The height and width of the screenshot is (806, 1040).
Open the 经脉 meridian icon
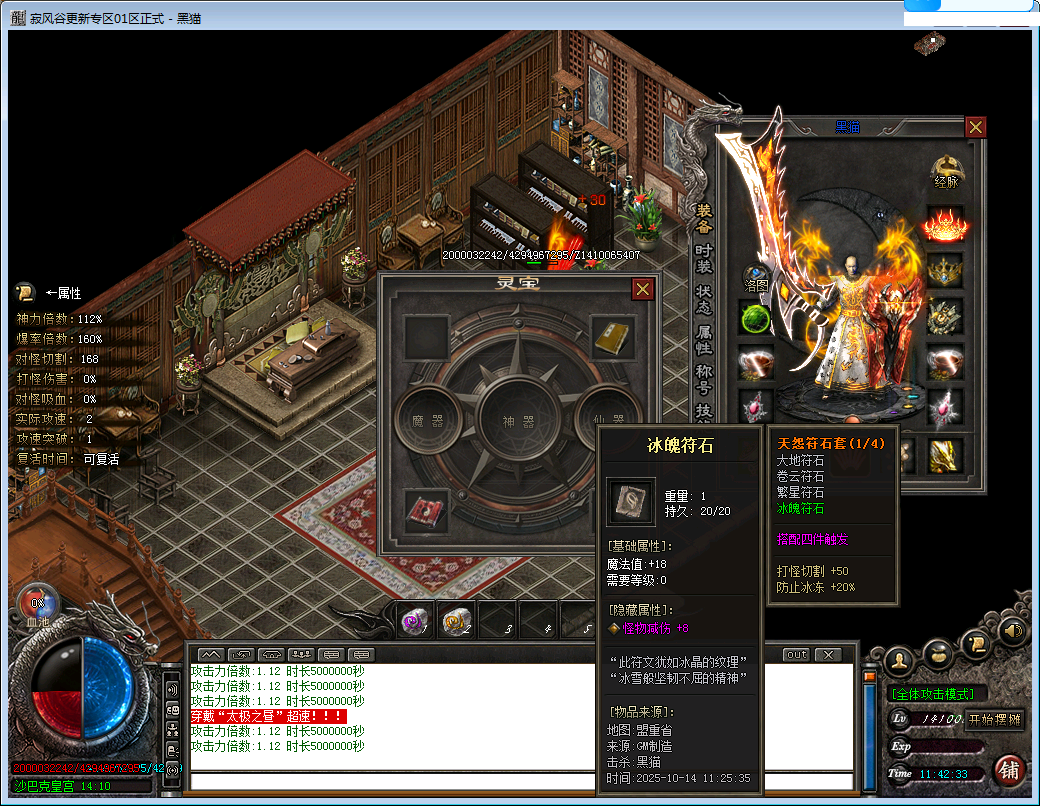click(946, 171)
